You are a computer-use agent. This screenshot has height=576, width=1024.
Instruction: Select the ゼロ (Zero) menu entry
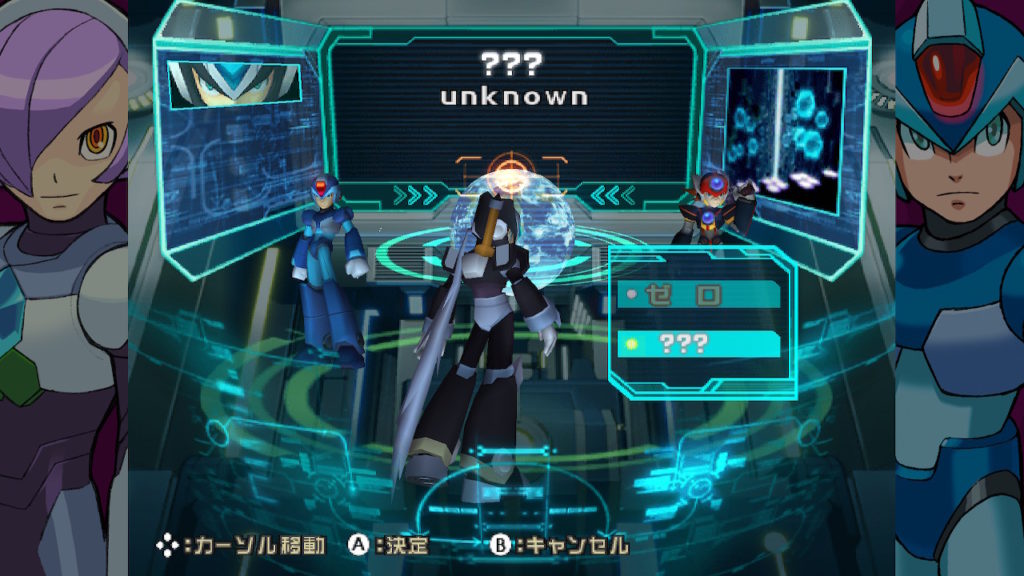(699, 294)
